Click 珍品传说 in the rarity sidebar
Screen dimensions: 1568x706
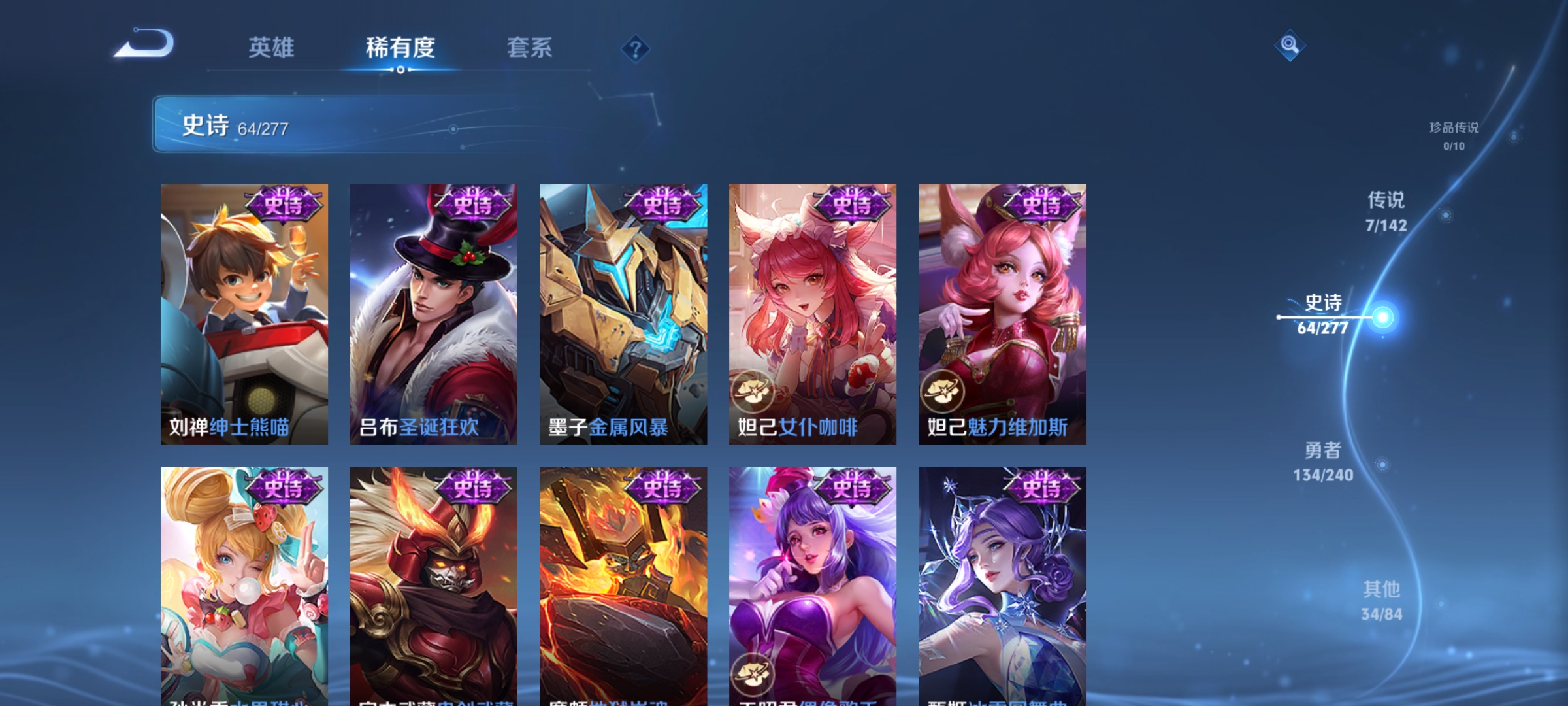[x=1455, y=129]
